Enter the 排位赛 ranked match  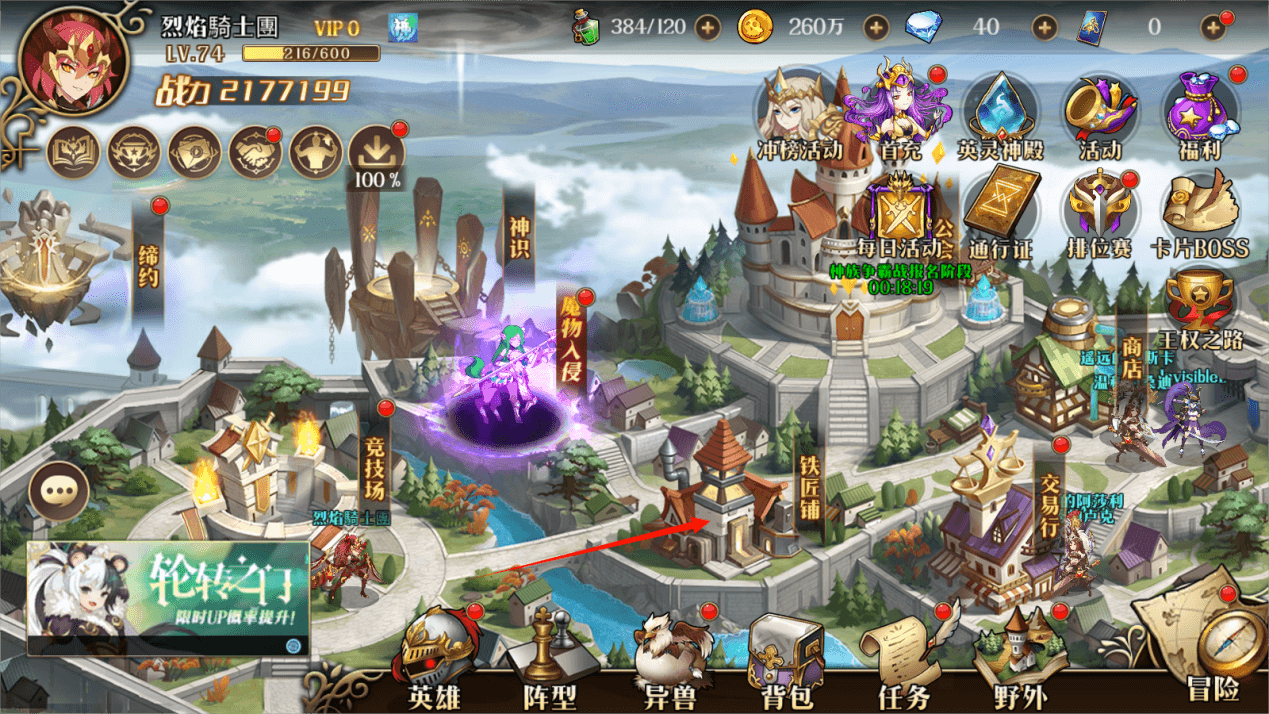1098,213
